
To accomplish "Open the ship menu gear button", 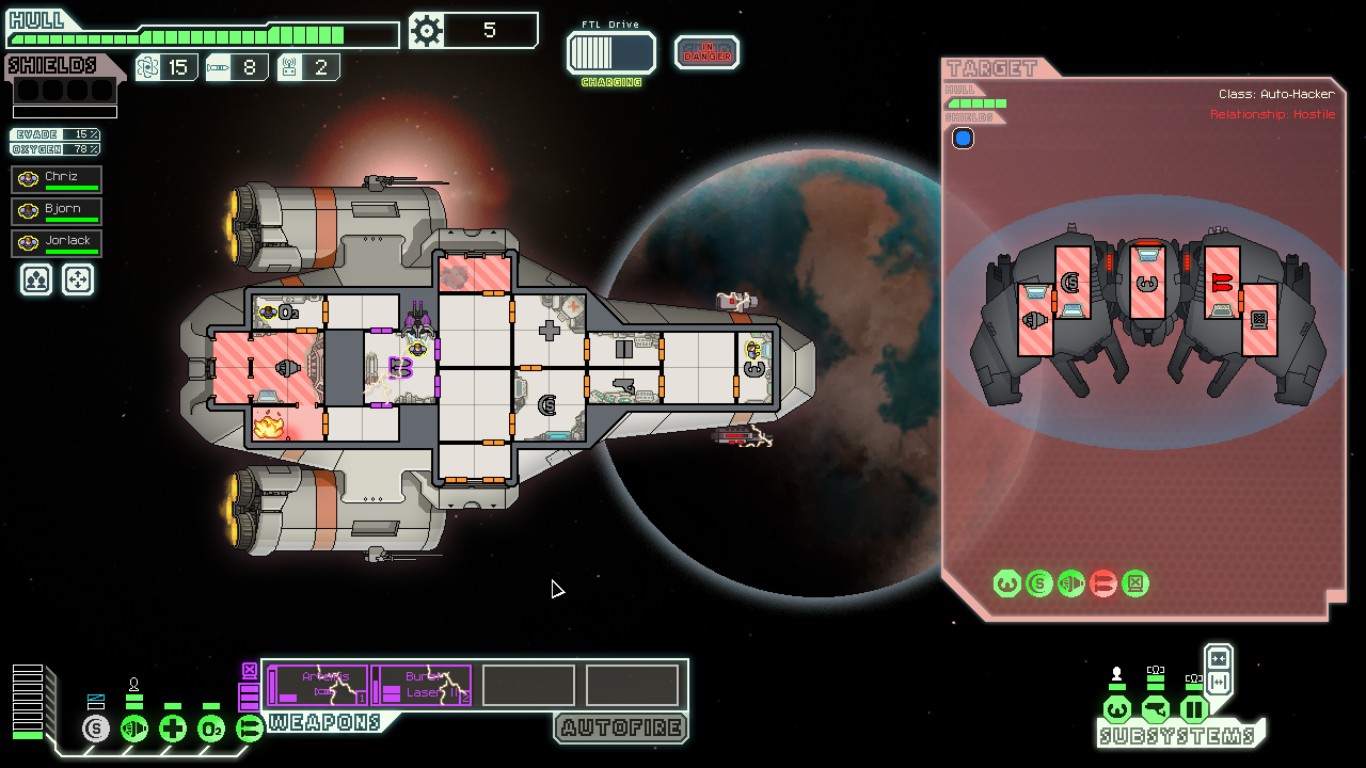I will click(427, 31).
